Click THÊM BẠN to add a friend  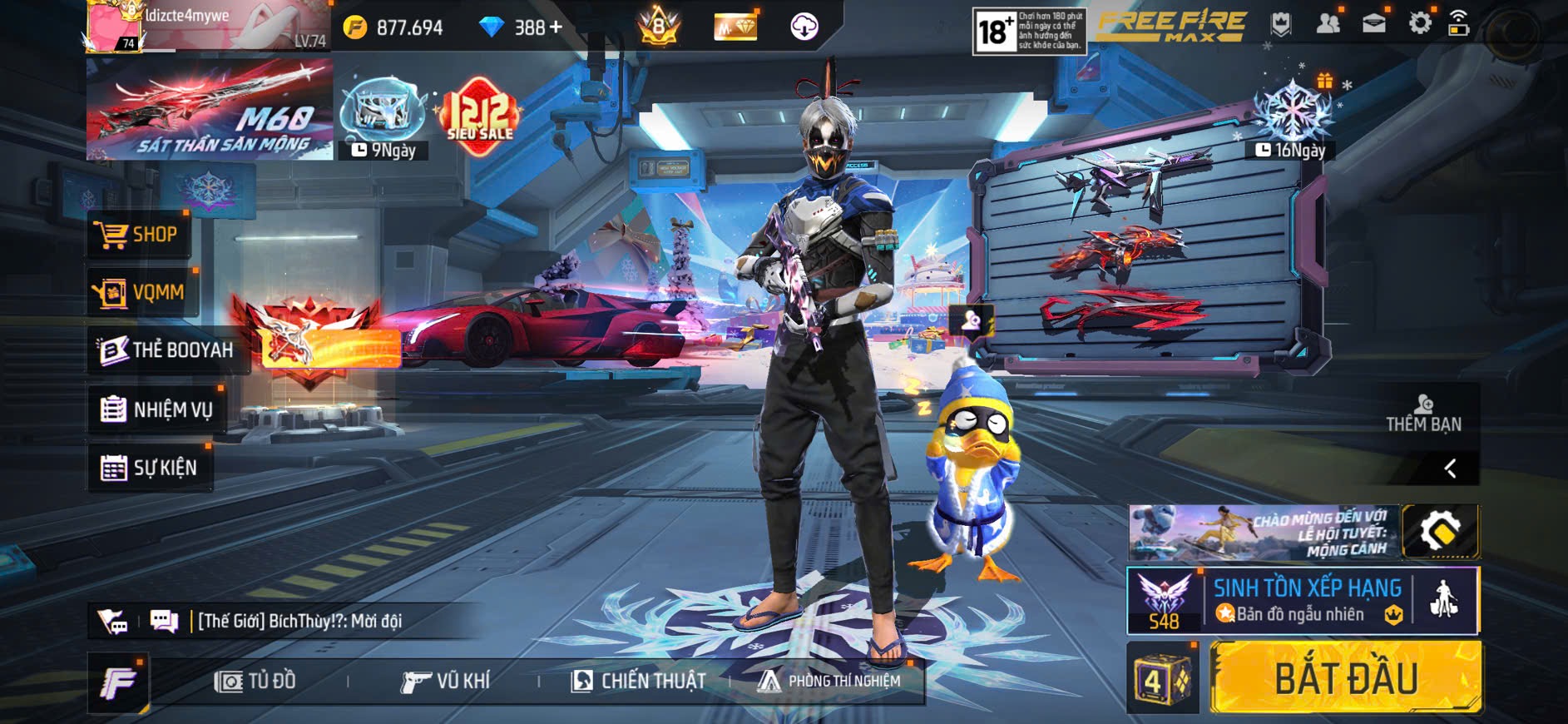click(1423, 414)
